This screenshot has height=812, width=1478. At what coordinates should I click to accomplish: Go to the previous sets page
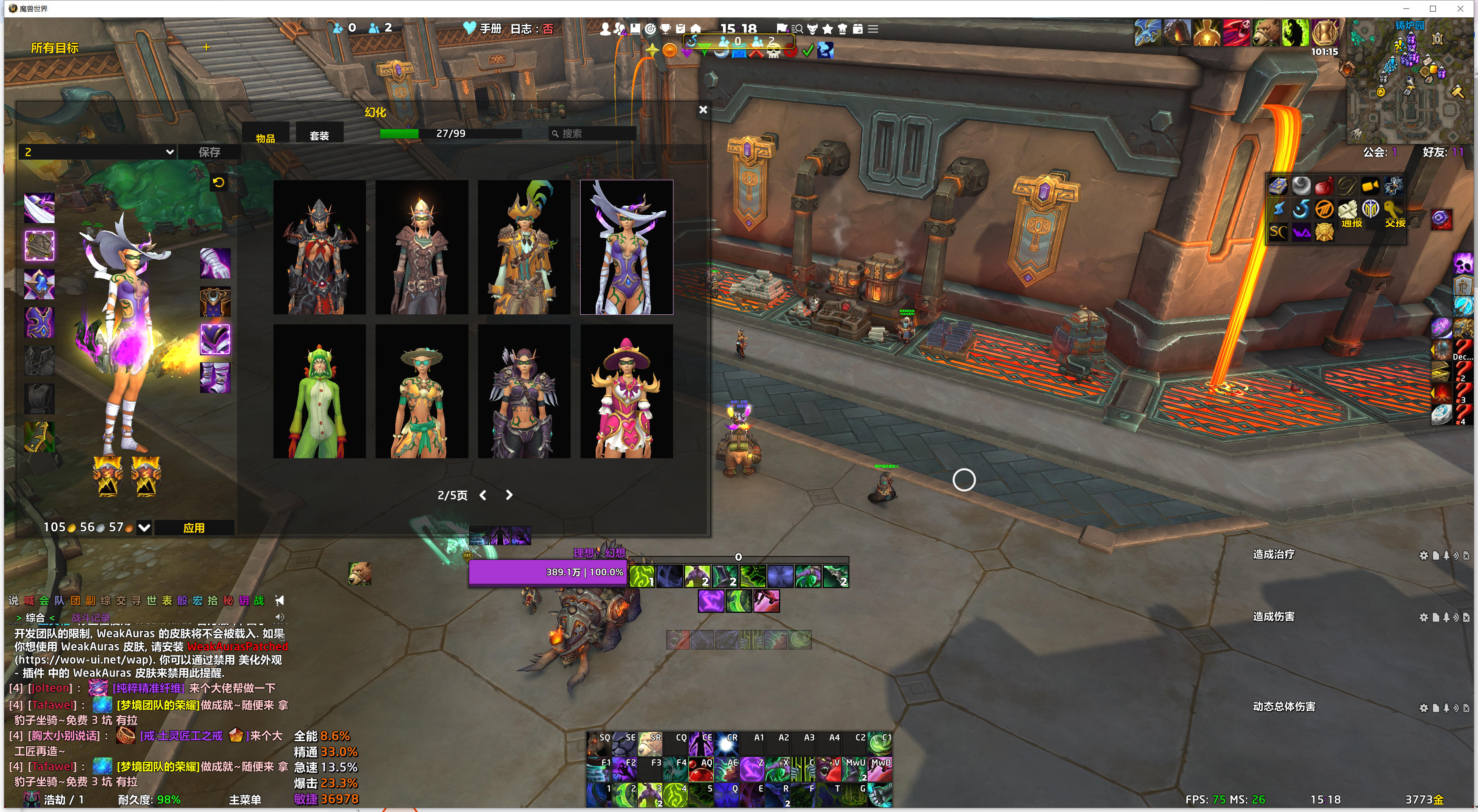click(x=483, y=495)
